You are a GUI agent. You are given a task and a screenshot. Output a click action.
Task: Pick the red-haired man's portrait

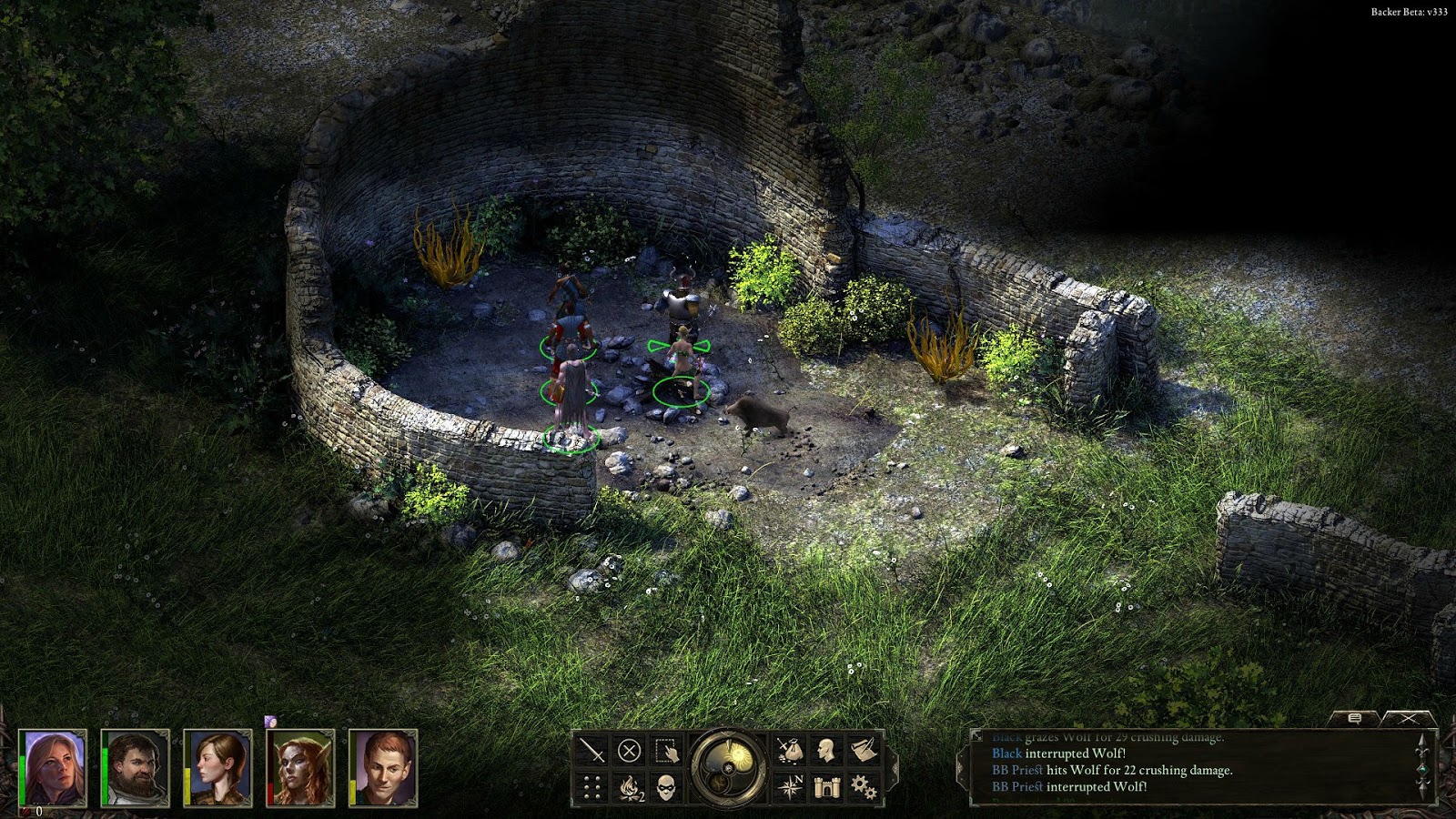pyautogui.click(x=383, y=766)
